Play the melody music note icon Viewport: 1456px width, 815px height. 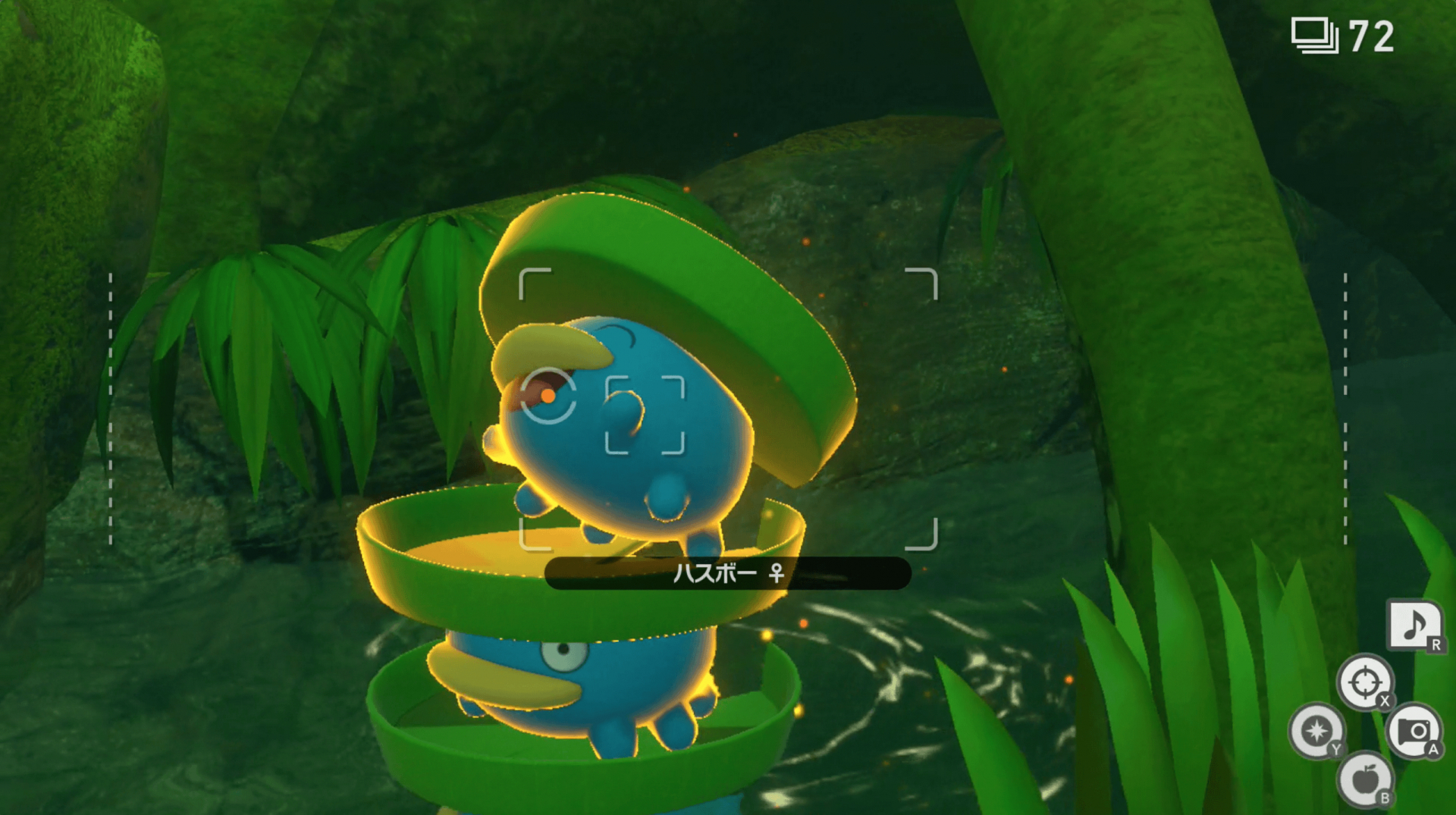pyautogui.click(x=1414, y=625)
